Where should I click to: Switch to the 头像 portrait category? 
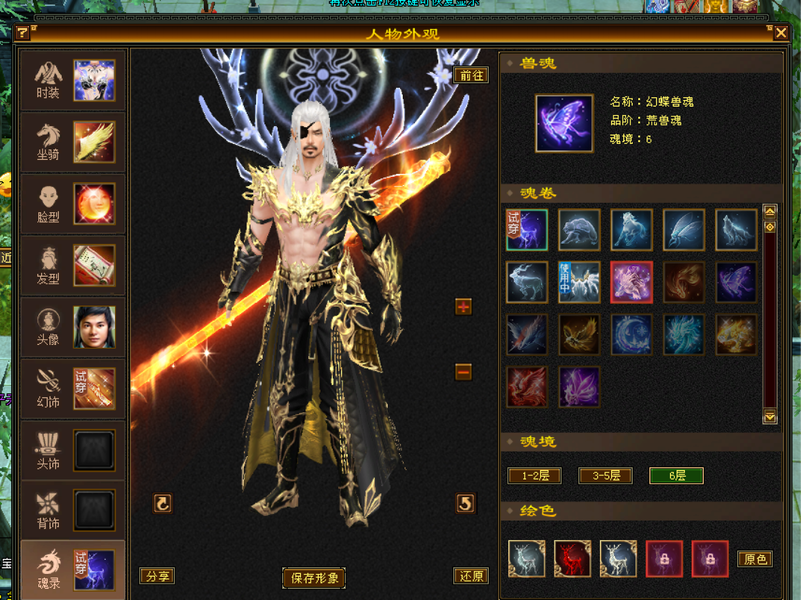[x=72, y=327]
